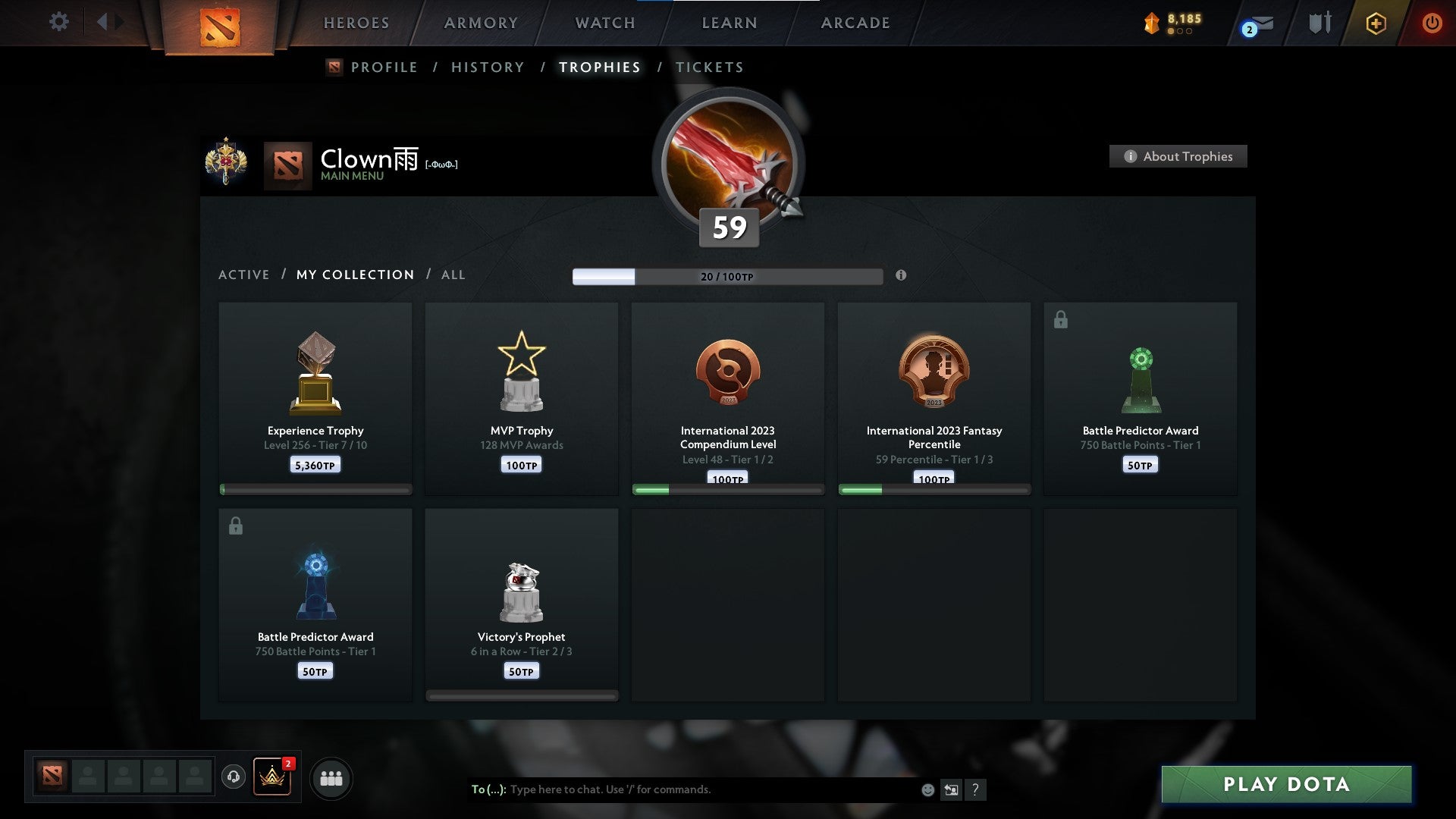Click the 20/100TP progress bar
Image resolution: width=1456 pixels, height=819 pixels.
(x=728, y=277)
